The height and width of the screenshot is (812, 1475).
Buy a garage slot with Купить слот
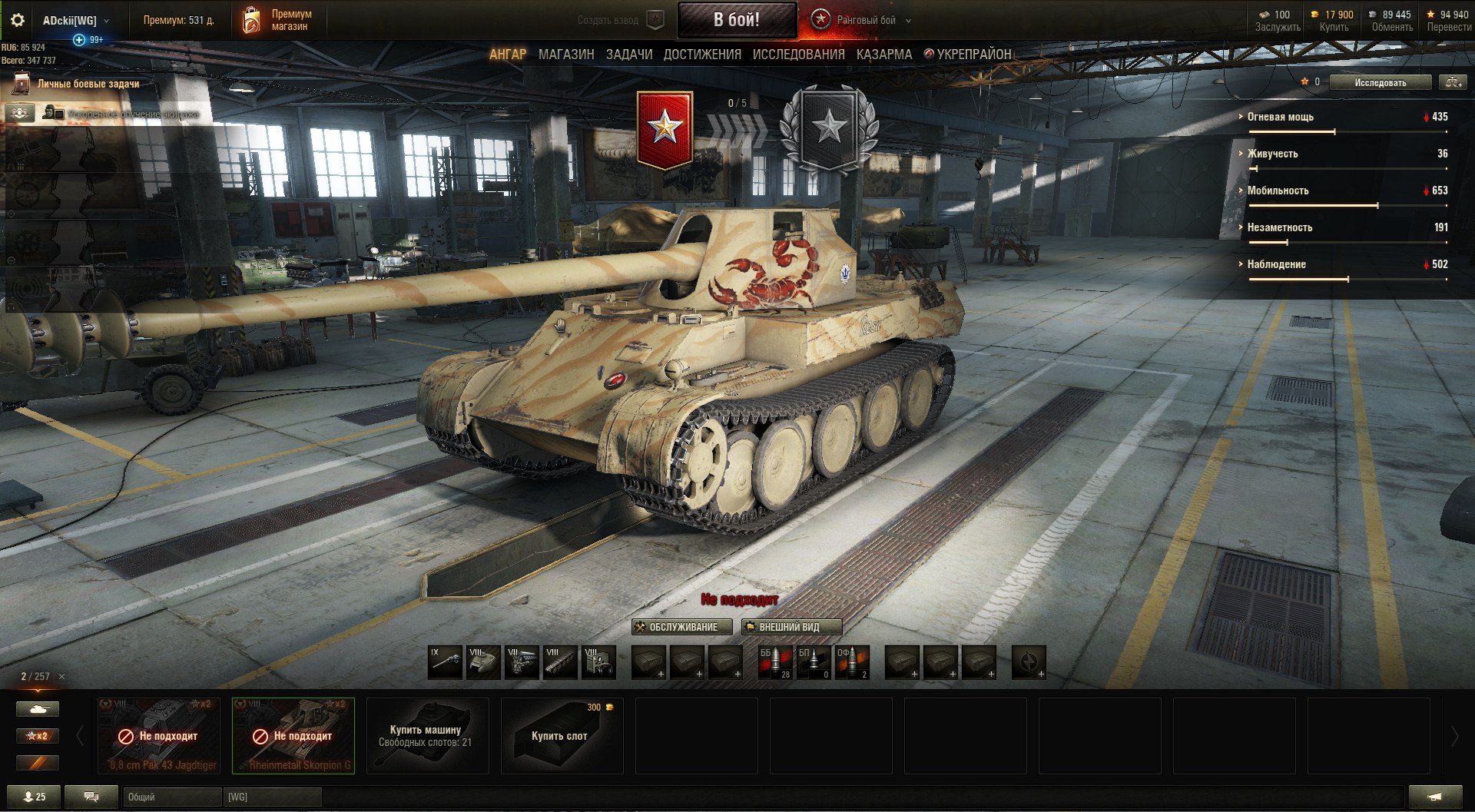[x=562, y=735]
